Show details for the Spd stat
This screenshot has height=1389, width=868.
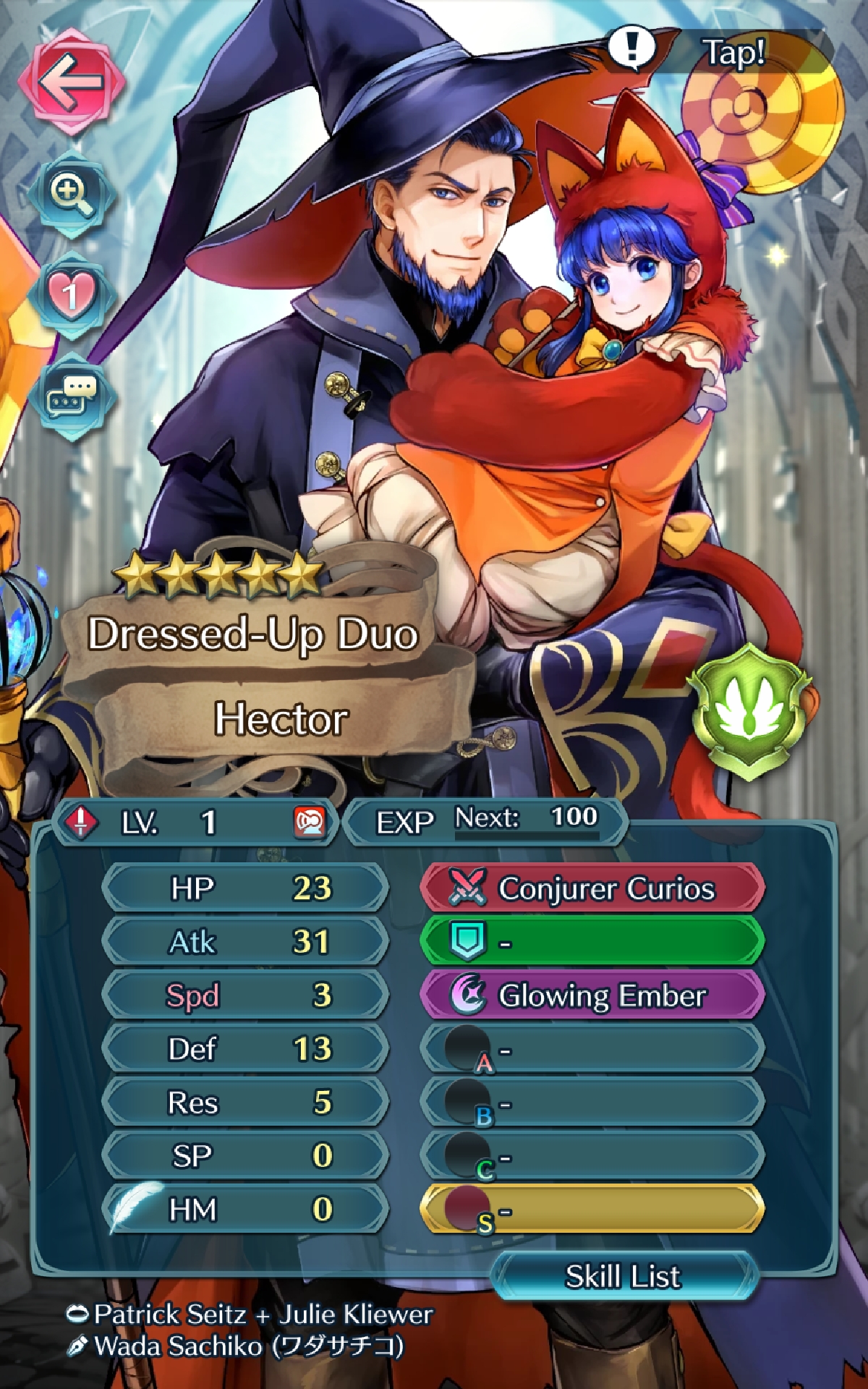246,995
